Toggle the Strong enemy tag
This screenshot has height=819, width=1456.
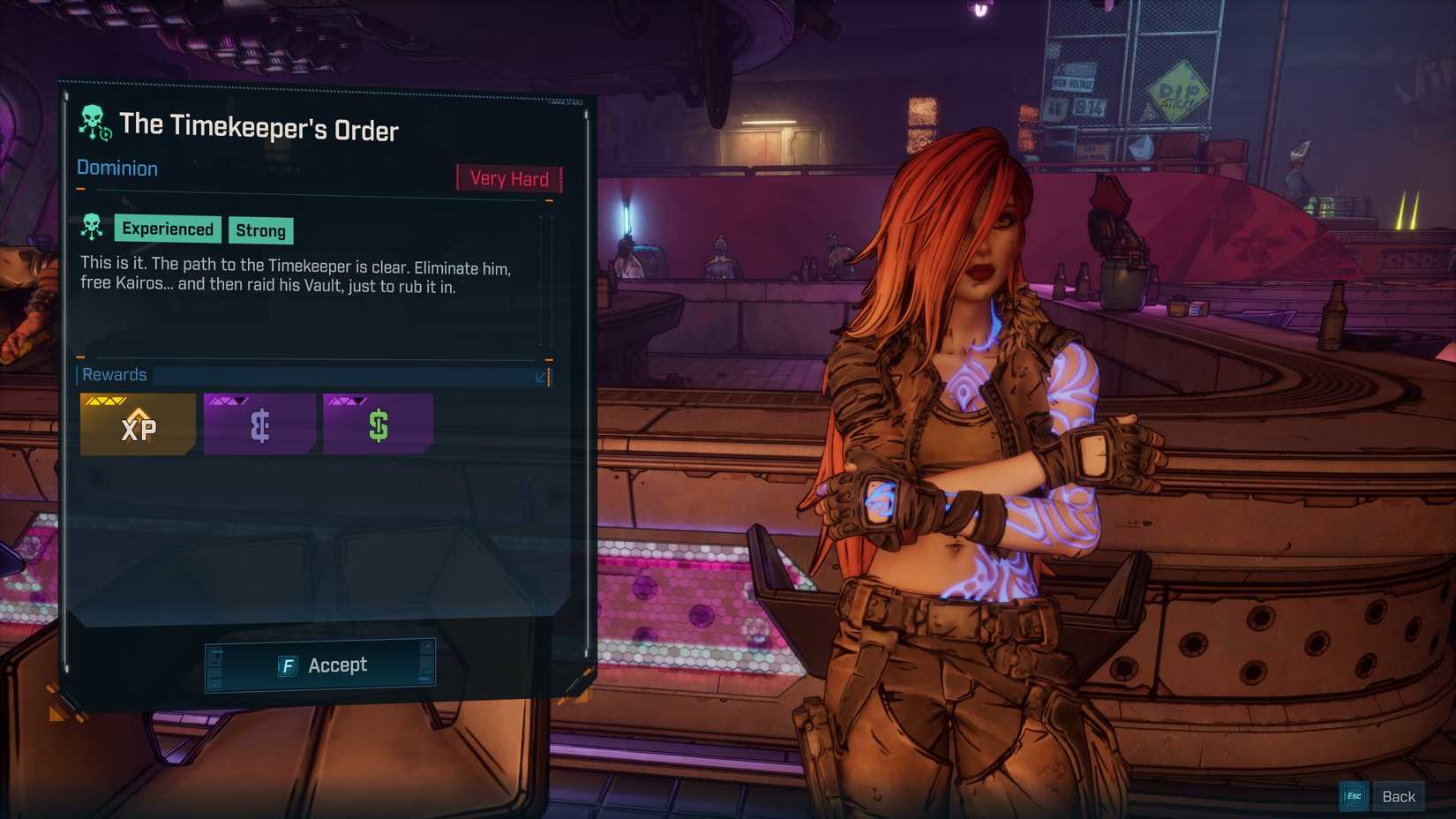(x=260, y=230)
